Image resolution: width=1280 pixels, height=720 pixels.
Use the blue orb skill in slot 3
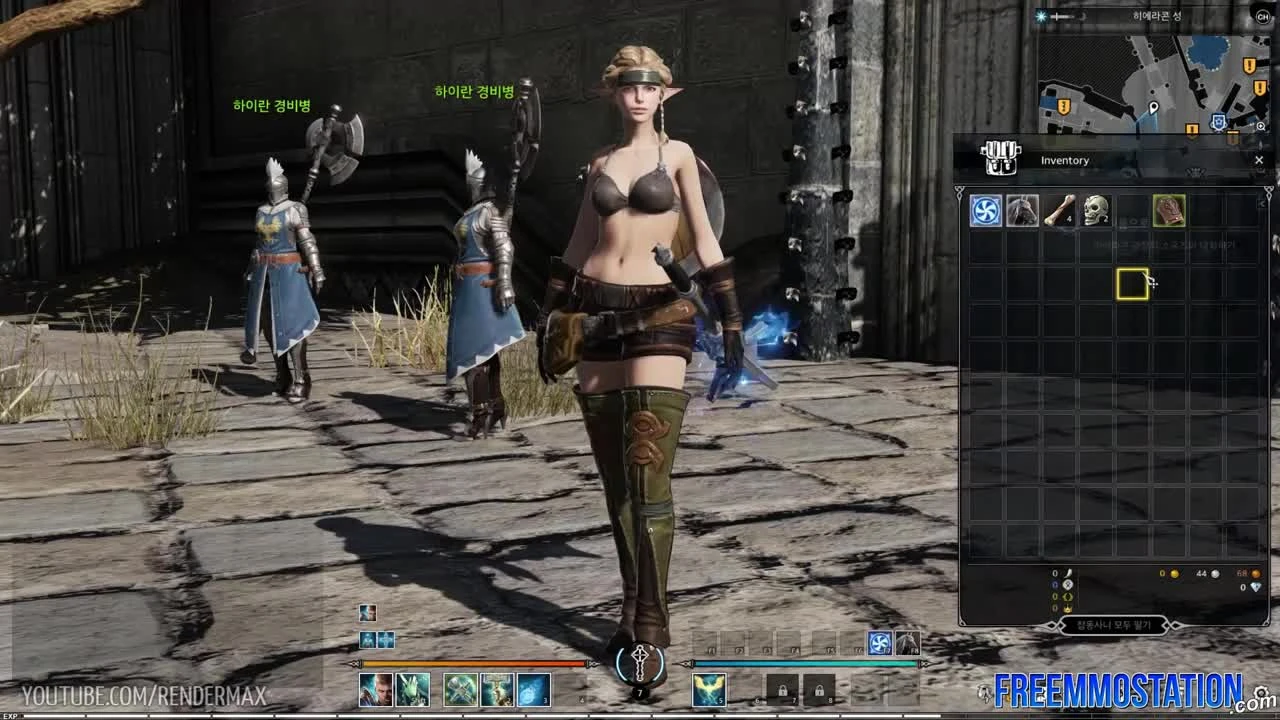coord(532,690)
